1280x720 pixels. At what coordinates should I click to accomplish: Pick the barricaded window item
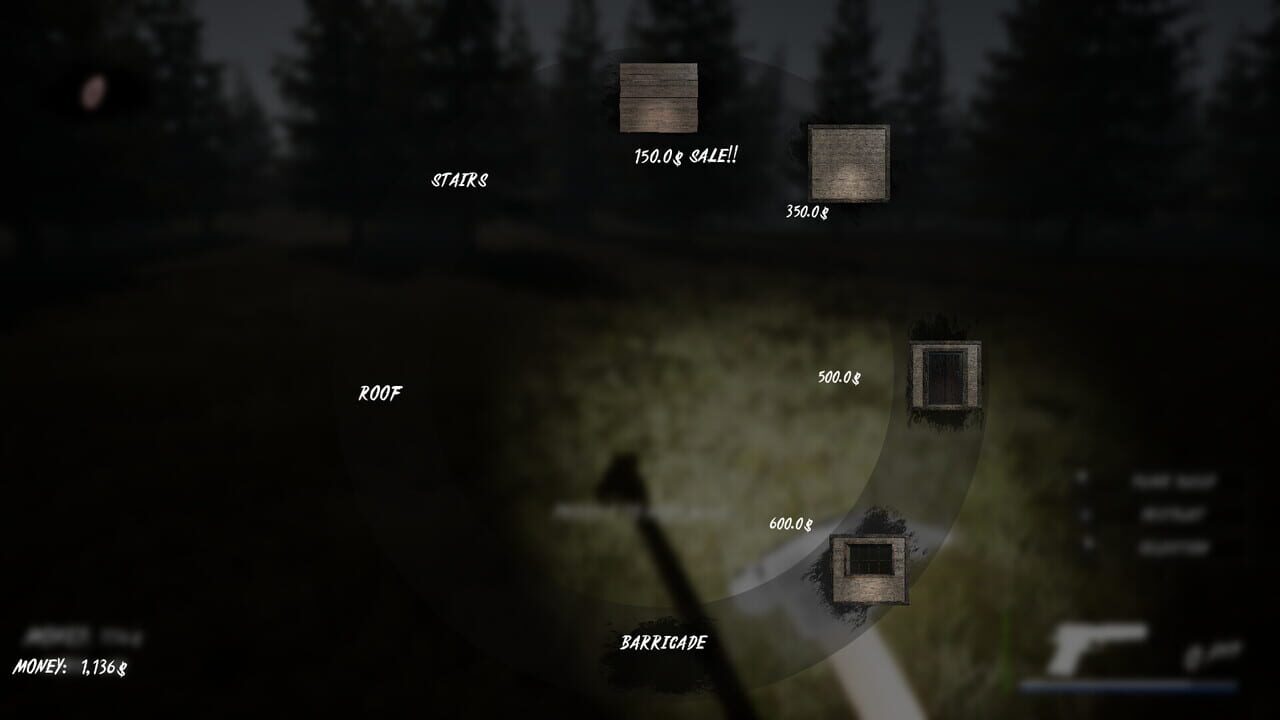(868, 565)
